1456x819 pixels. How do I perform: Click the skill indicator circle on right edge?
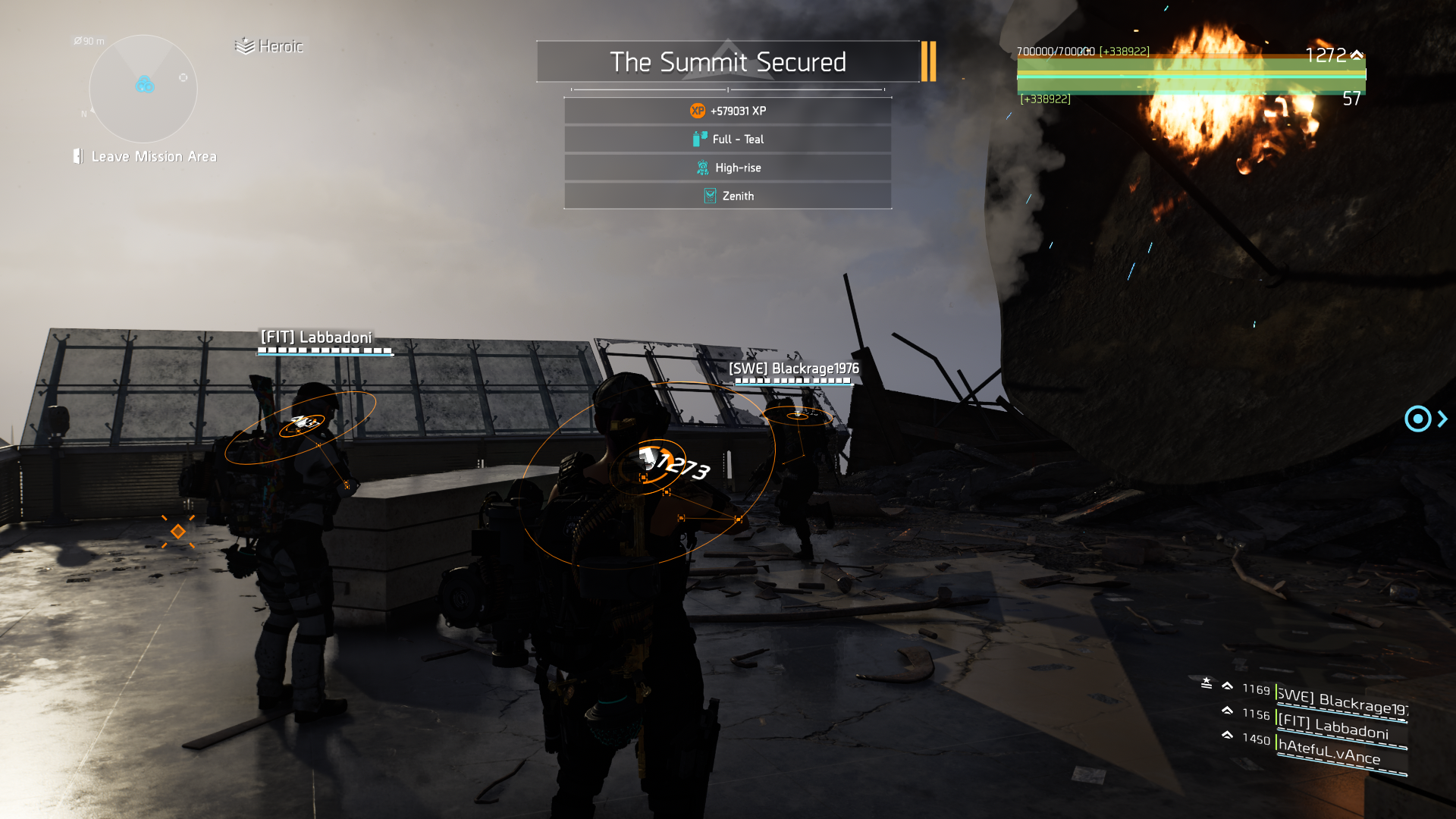[x=1417, y=419]
